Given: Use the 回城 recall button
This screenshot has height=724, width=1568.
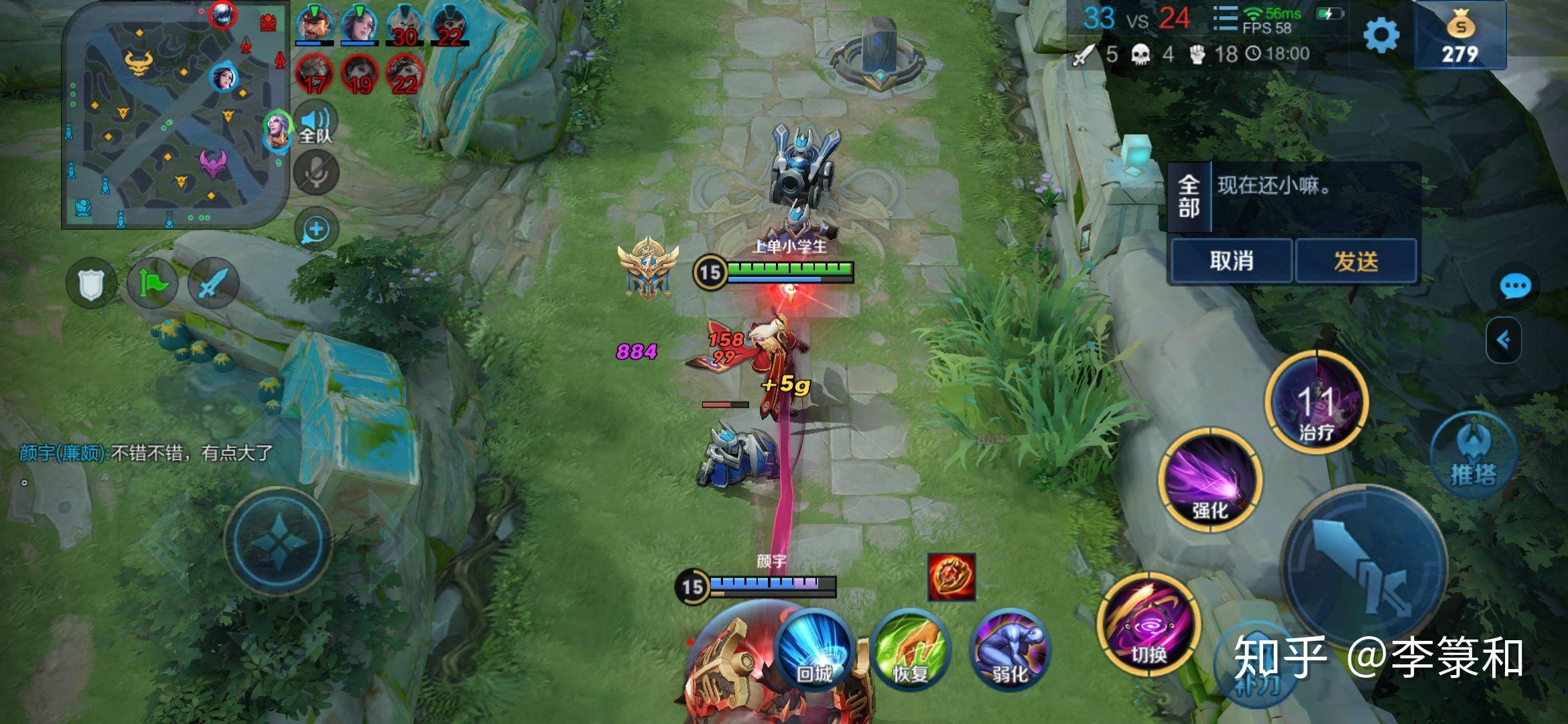Looking at the screenshot, I should (x=813, y=649).
